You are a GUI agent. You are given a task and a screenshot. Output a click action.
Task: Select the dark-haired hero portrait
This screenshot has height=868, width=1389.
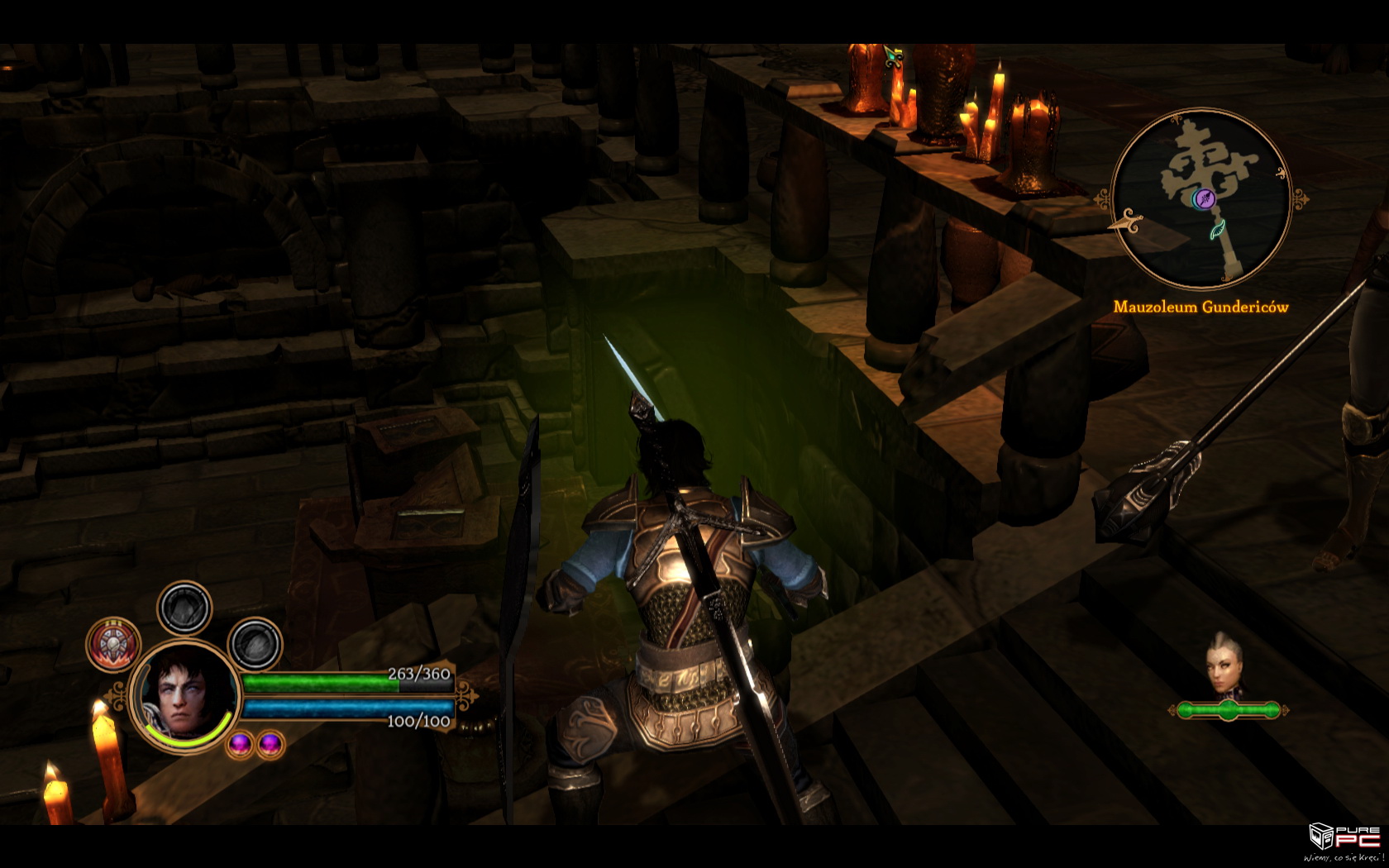(x=185, y=694)
